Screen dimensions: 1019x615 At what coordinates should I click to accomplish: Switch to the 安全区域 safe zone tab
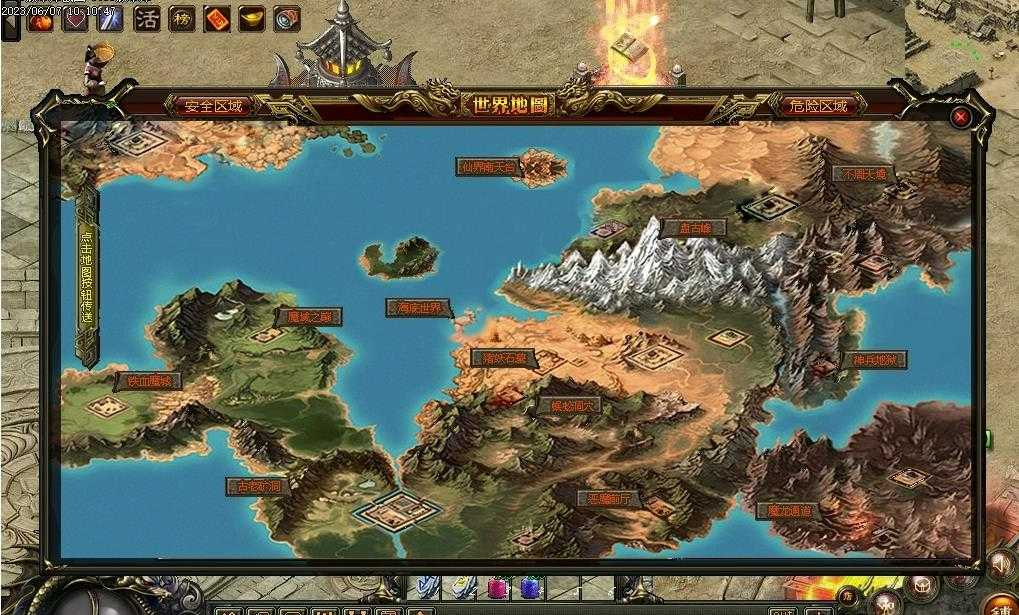tap(214, 106)
